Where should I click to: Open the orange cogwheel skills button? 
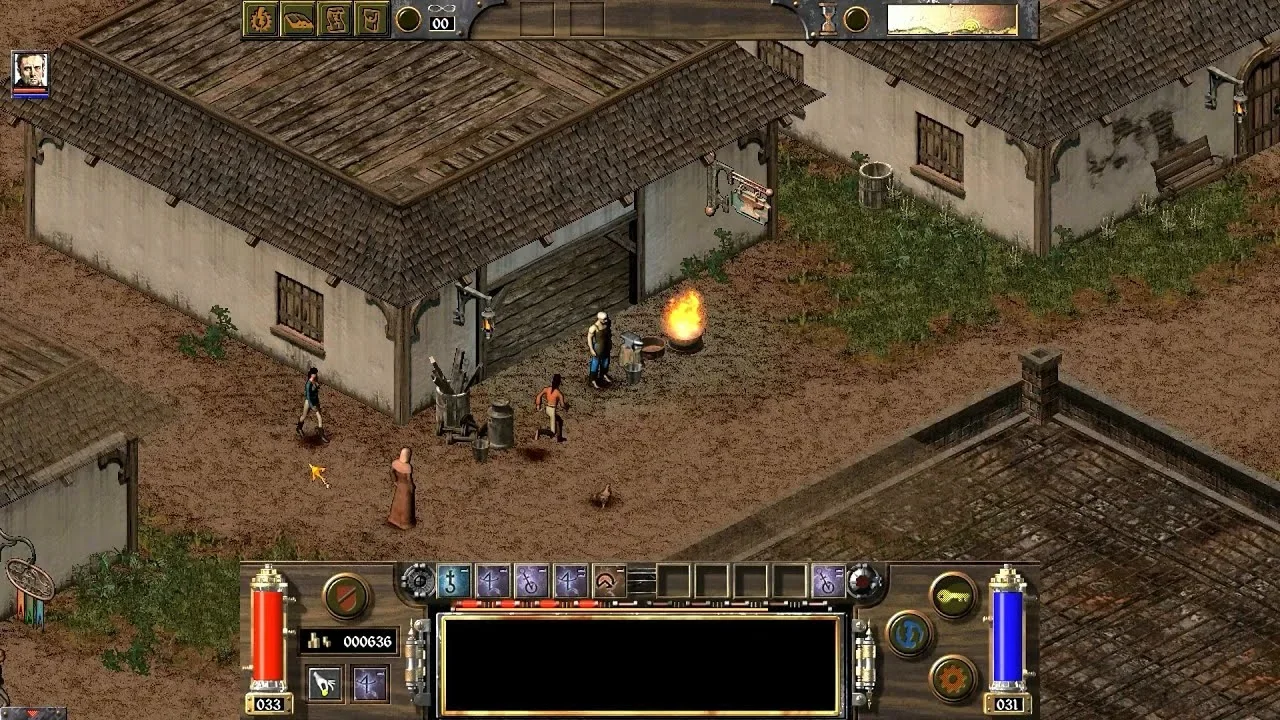953,678
